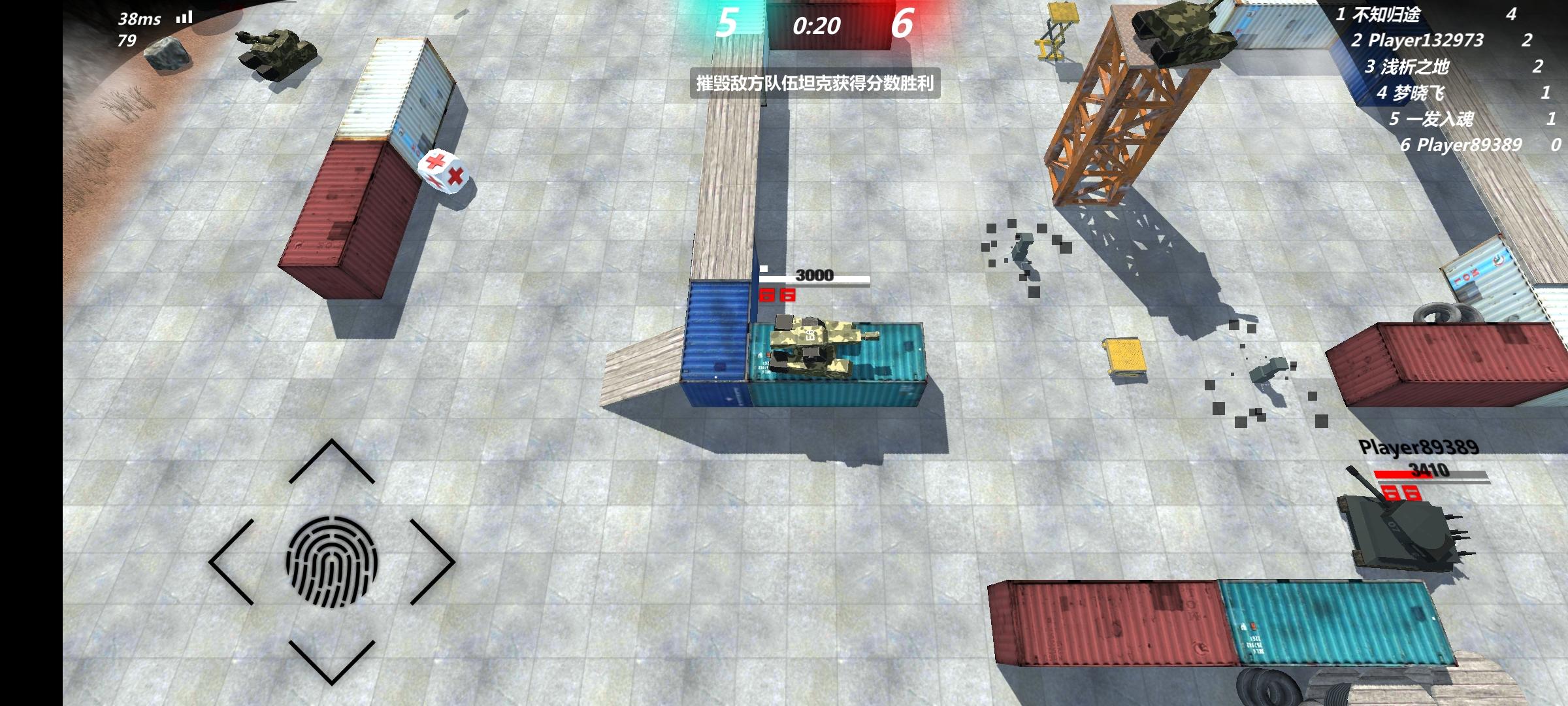This screenshot has width=1568, height=706.
Task: Tap the second red weapon icon near camouflage tank
Action: coord(788,295)
